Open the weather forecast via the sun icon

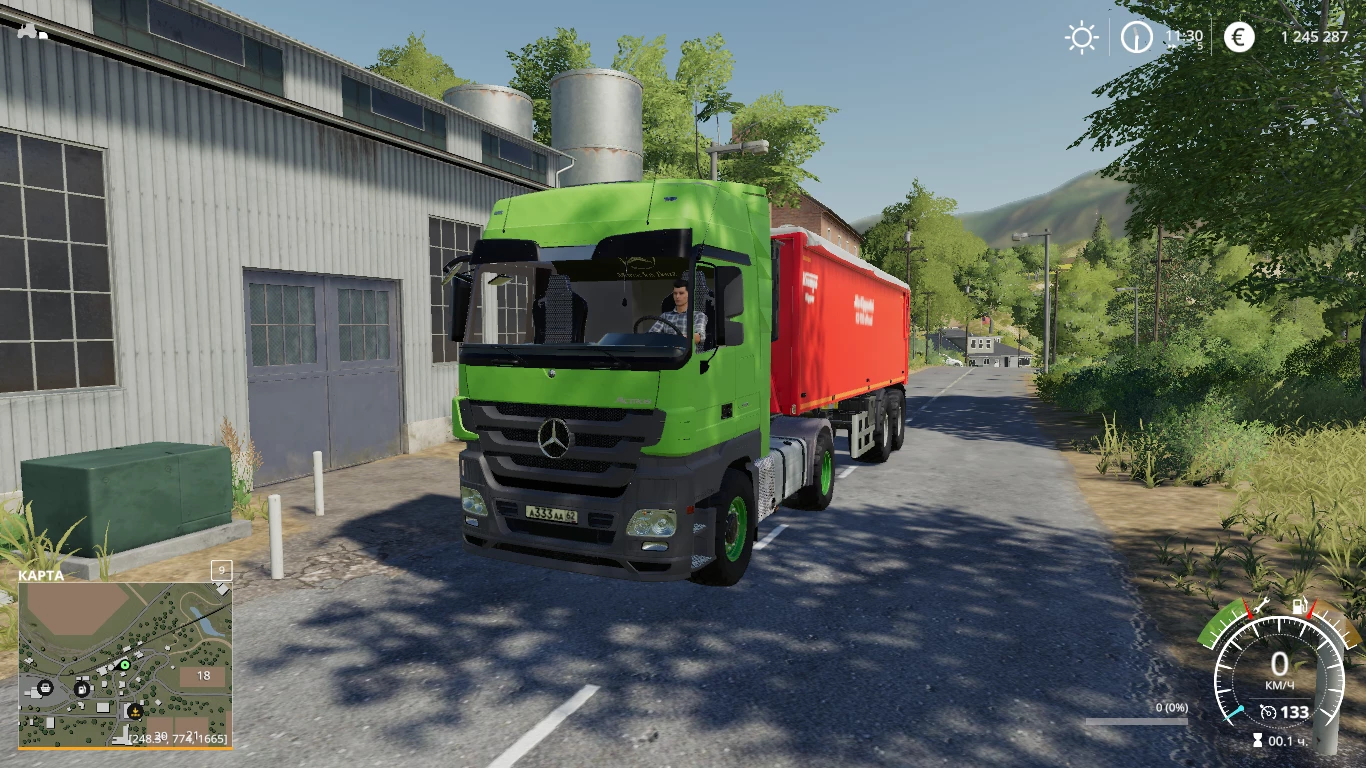point(1081,37)
